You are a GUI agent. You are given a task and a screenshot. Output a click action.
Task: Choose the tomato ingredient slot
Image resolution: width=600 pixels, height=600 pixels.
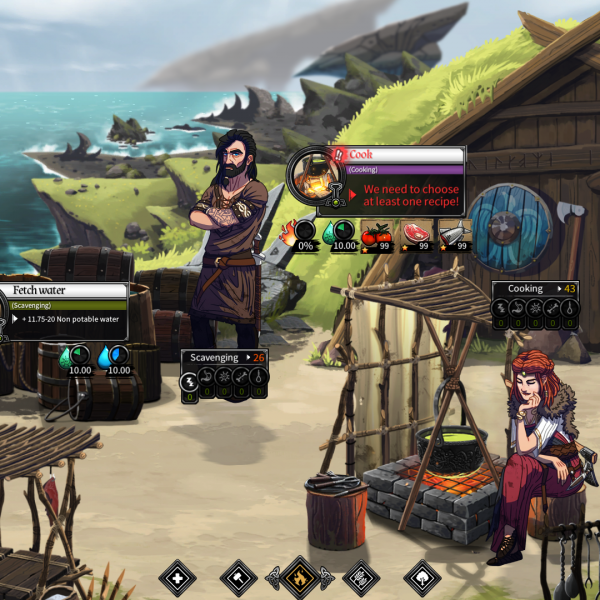[376, 234]
